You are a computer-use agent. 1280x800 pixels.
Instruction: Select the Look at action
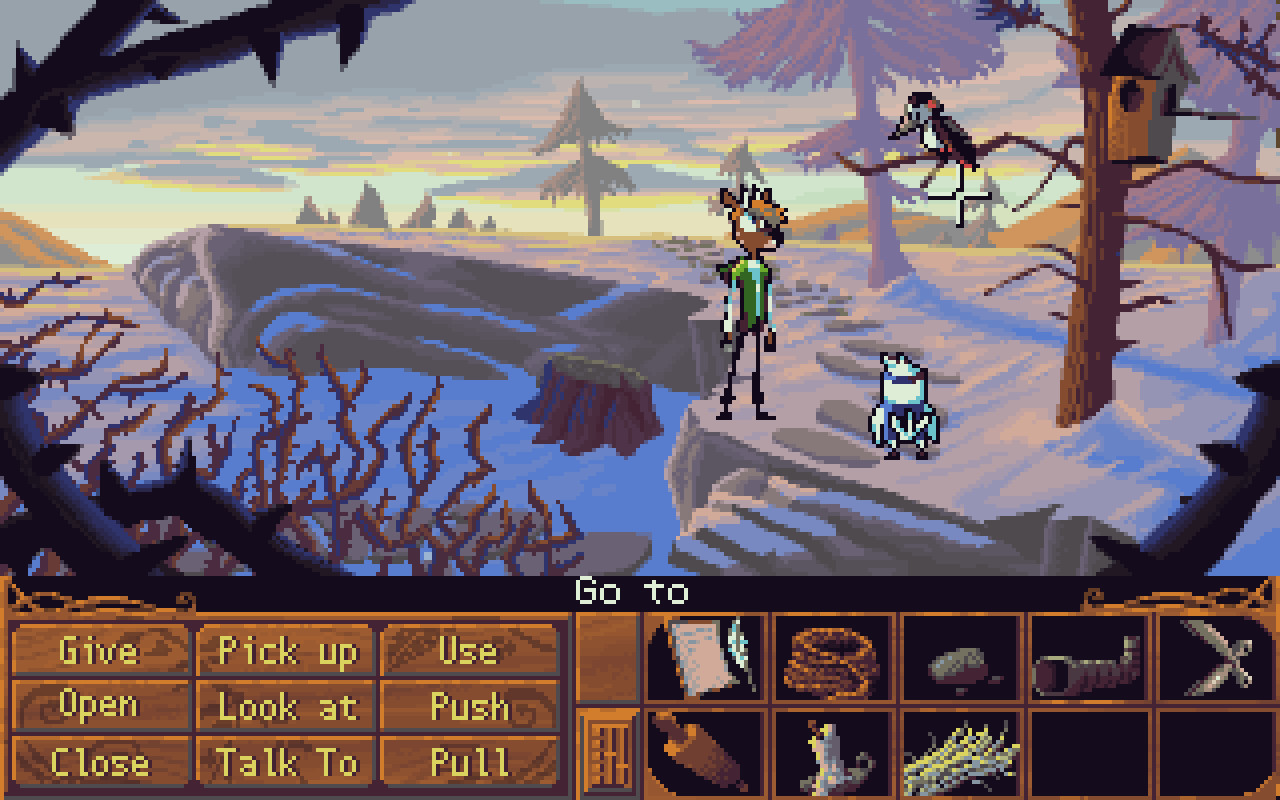click(288, 706)
